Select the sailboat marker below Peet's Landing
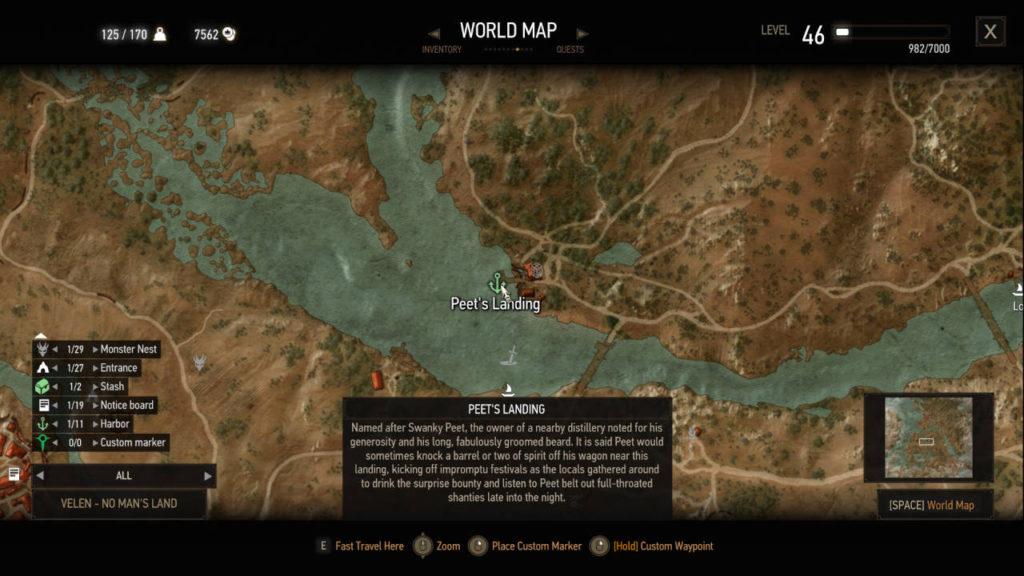The image size is (1024, 576). (x=507, y=391)
